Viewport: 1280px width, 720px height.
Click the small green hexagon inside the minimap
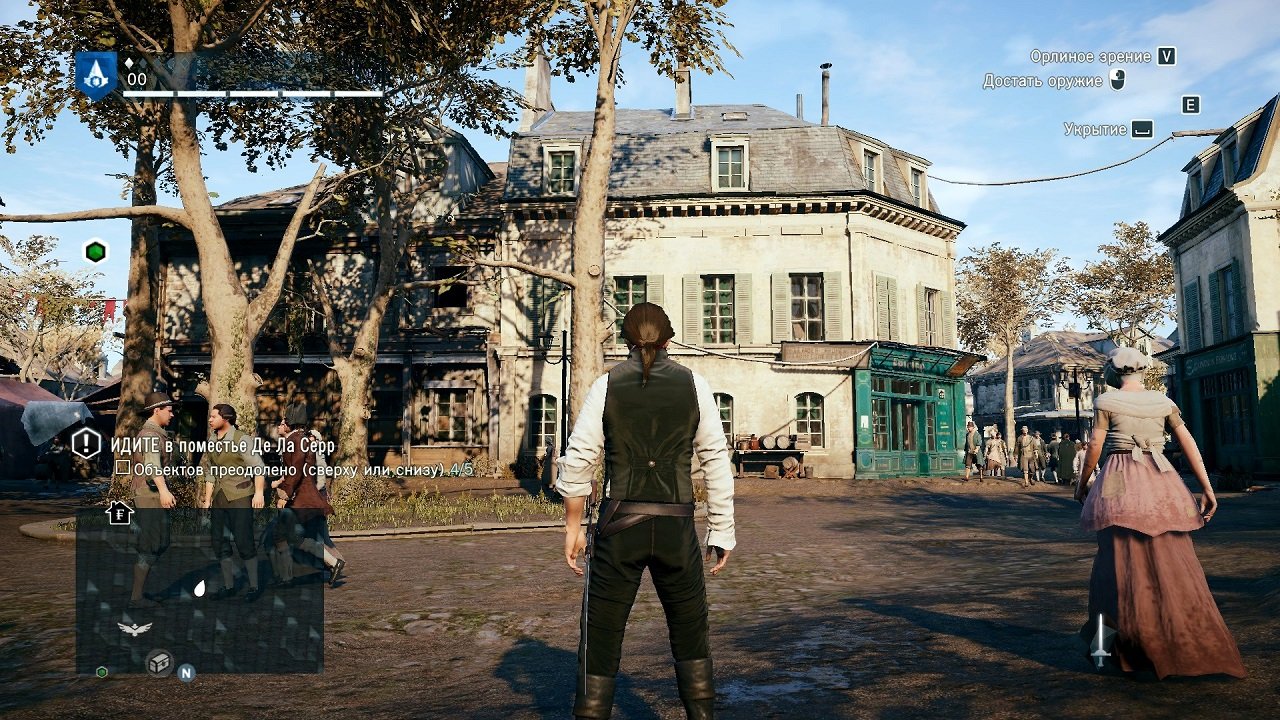[x=102, y=672]
